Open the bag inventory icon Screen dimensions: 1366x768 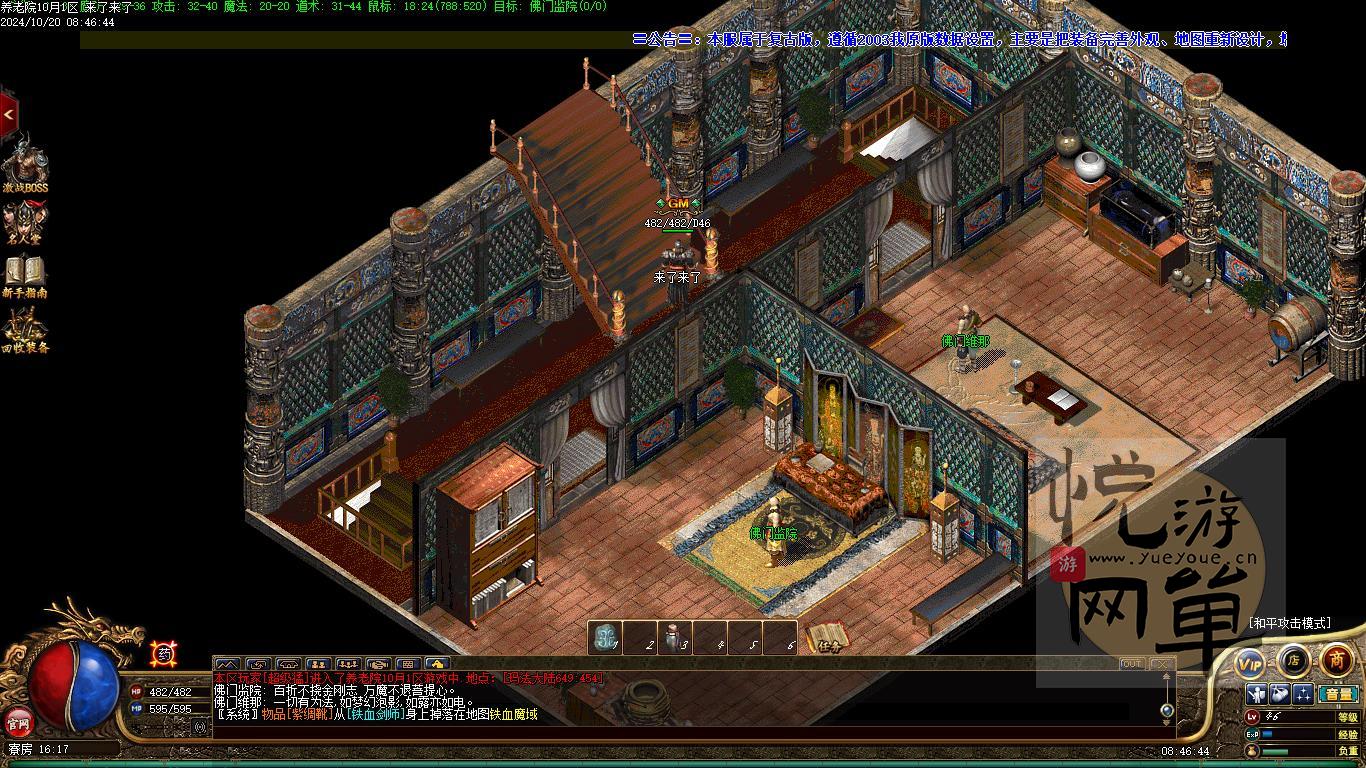1279,694
